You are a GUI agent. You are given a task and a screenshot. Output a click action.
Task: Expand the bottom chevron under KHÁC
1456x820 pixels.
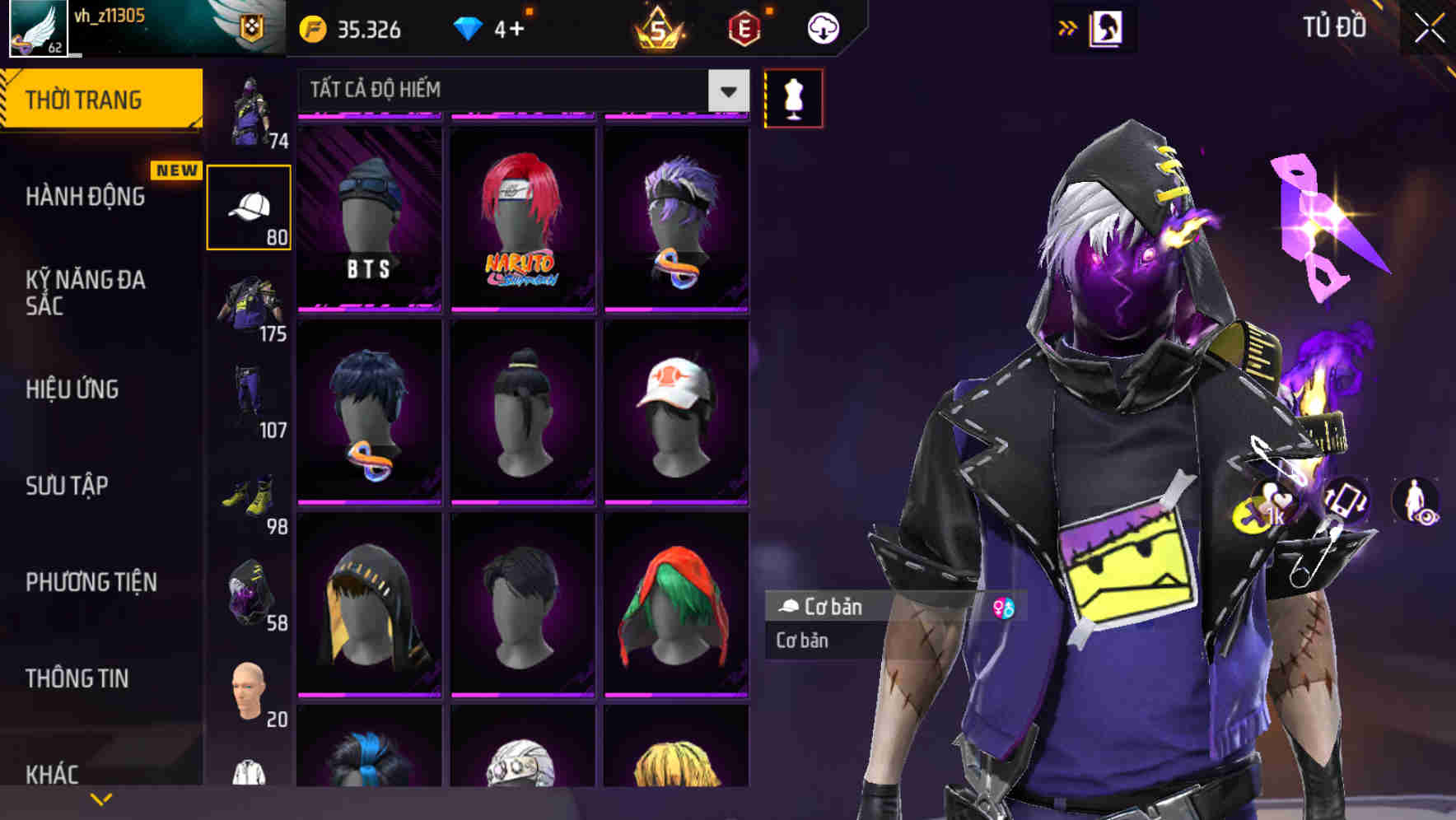tap(101, 797)
